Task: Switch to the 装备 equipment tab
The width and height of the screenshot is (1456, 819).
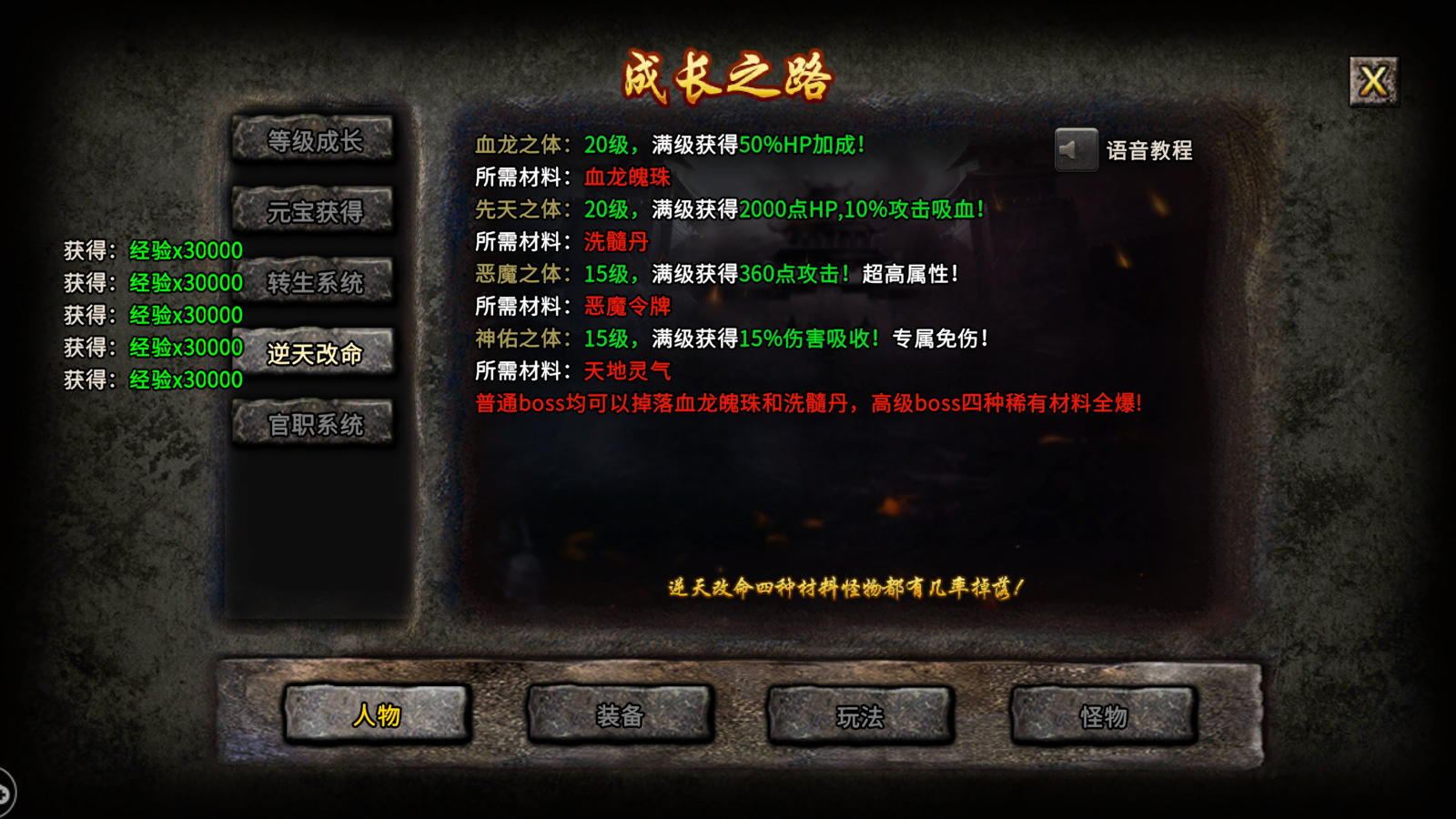Action: pyautogui.click(x=619, y=716)
